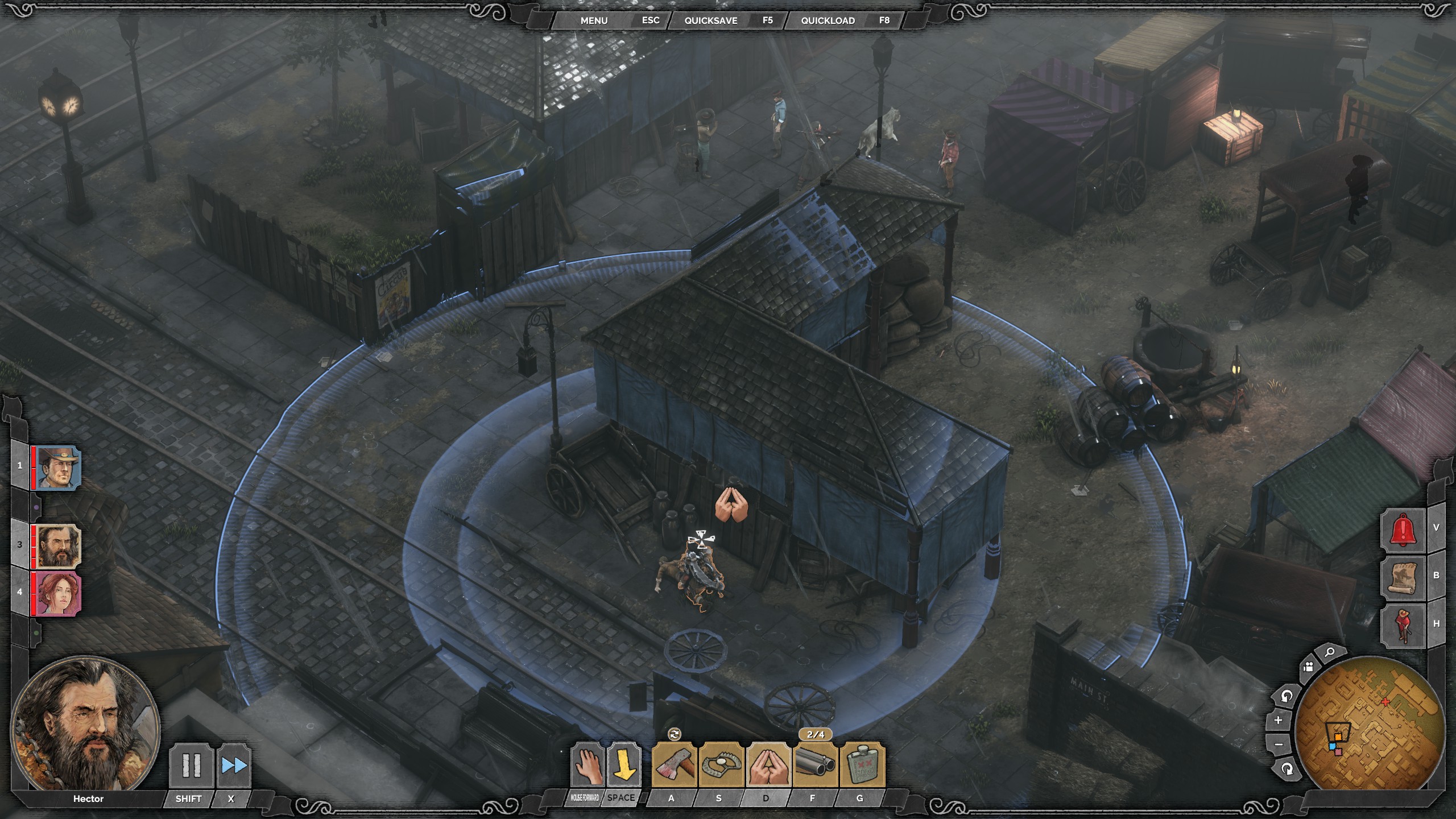The height and width of the screenshot is (819, 1456).
Task: Click the Quicksave button
Action: click(x=710, y=20)
